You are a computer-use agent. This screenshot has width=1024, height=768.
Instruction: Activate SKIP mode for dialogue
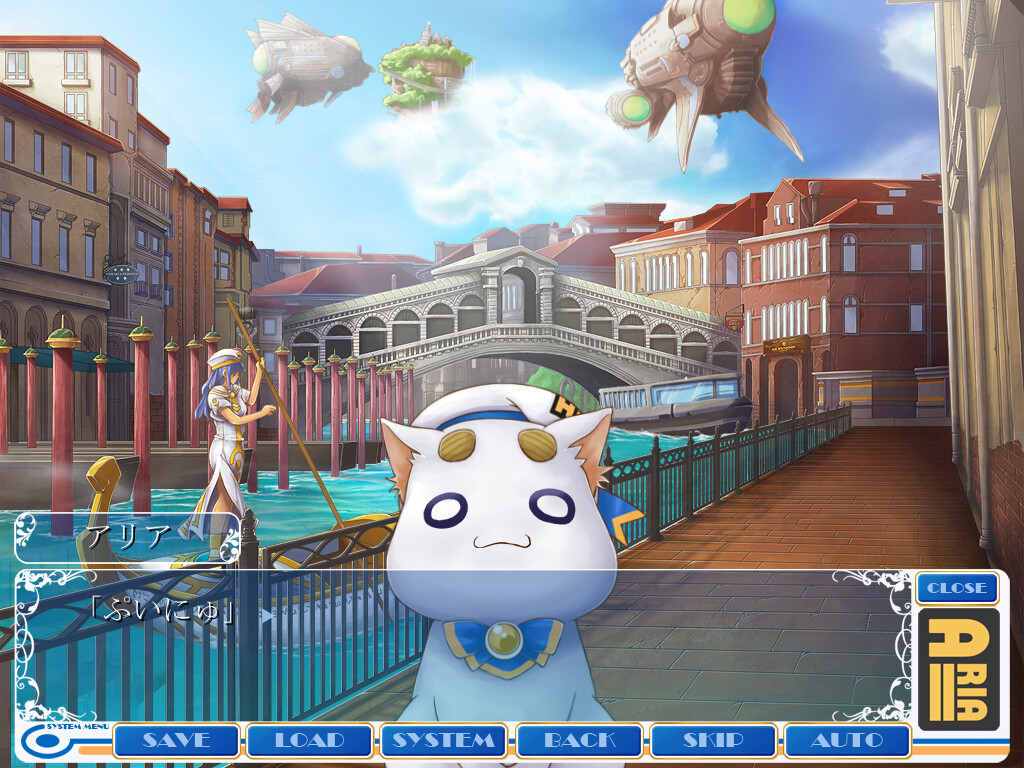click(713, 741)
